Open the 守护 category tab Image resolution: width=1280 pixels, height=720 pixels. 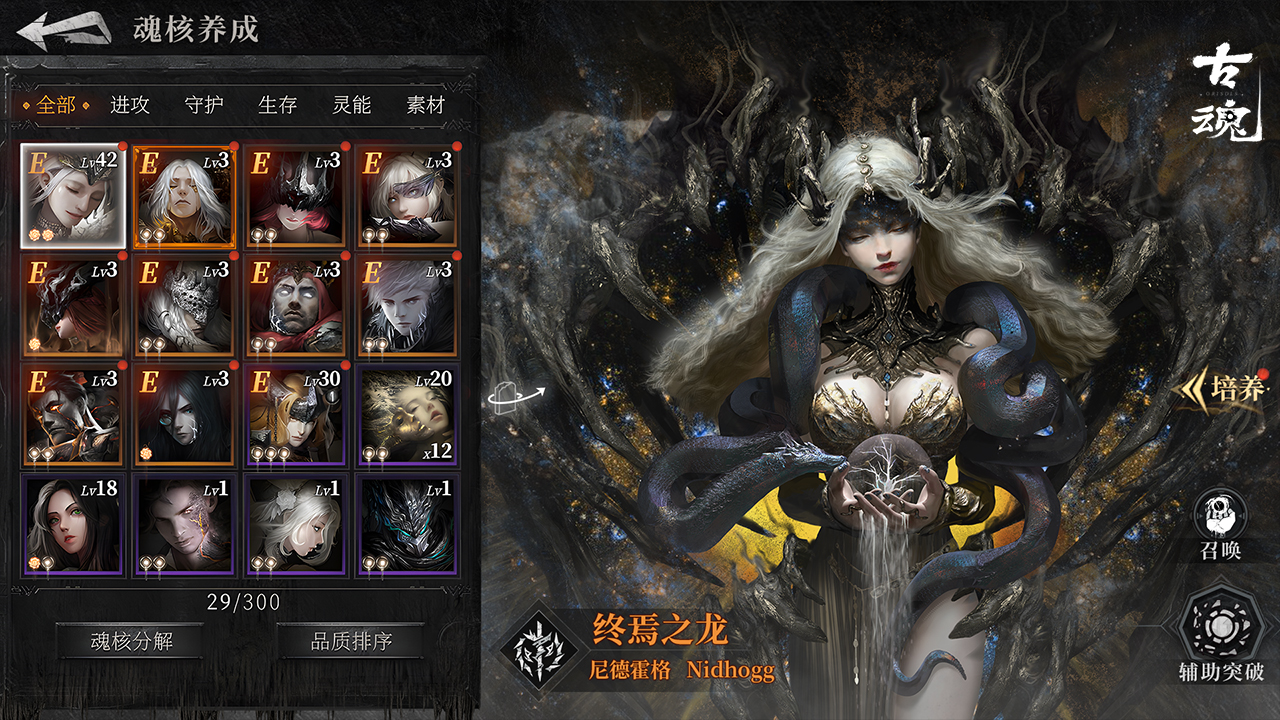point(204,105)
